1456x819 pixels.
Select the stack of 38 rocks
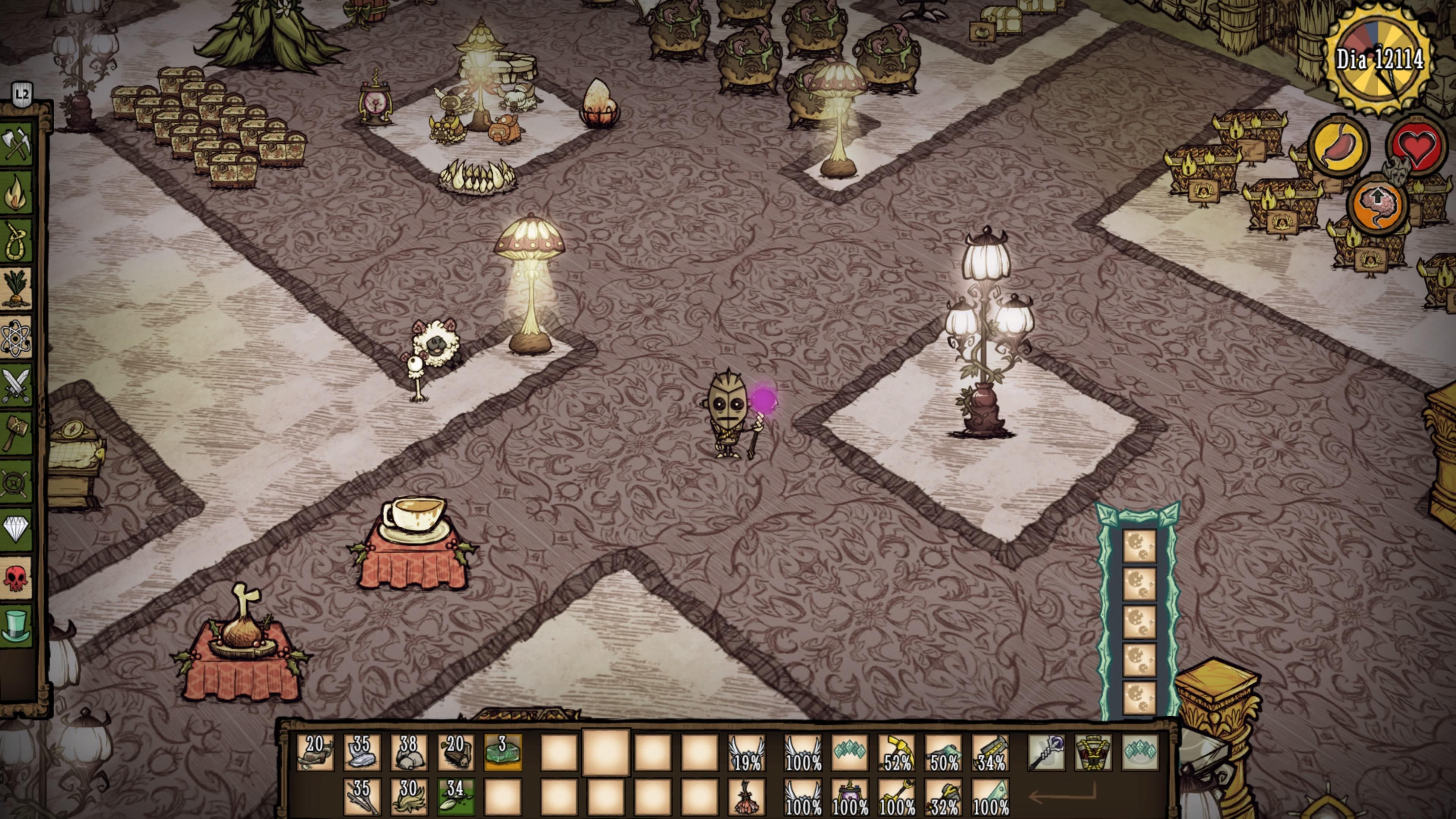coord(409,753)
